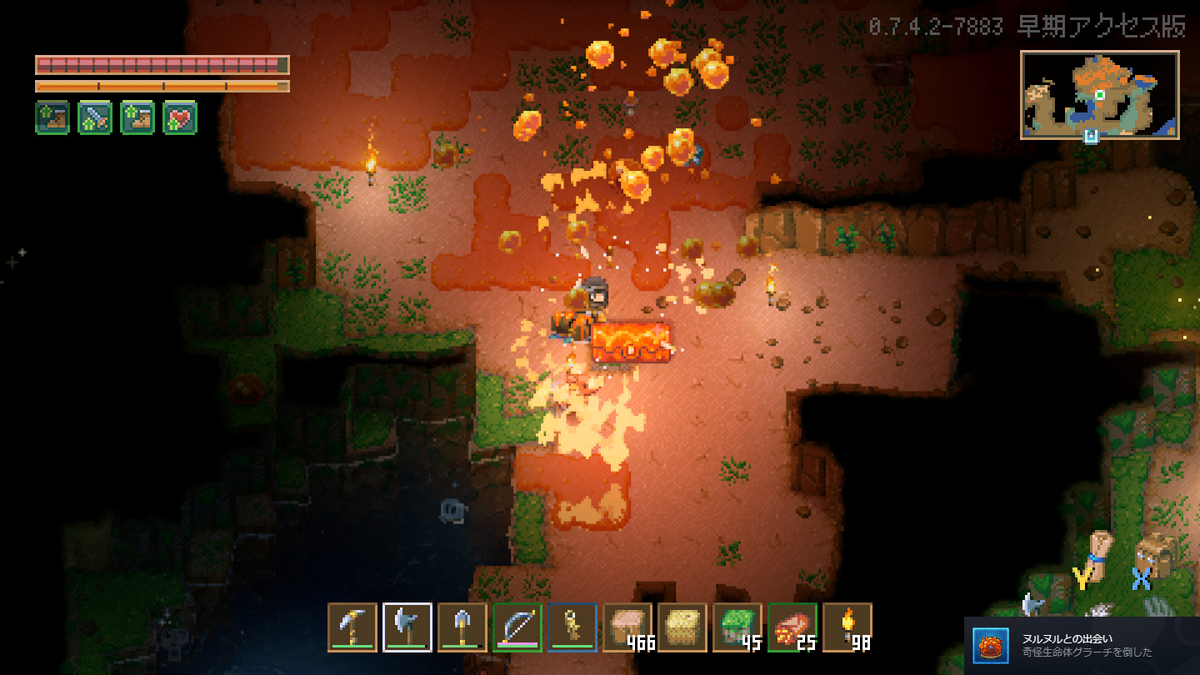This screenshot has height=675, width=1200.
Task: Select the golden key item slot
Action: [572, 627]
